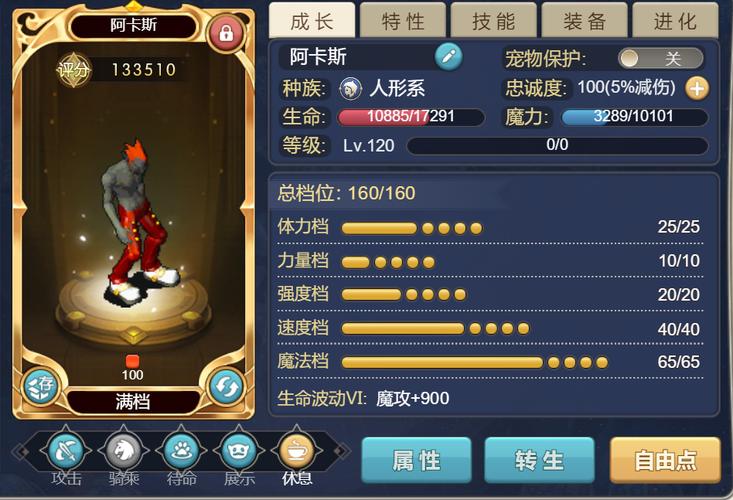This screenshot has height=500, width=733.
Task: Open the 属性 panel
Action: click(x=416, y=460)
